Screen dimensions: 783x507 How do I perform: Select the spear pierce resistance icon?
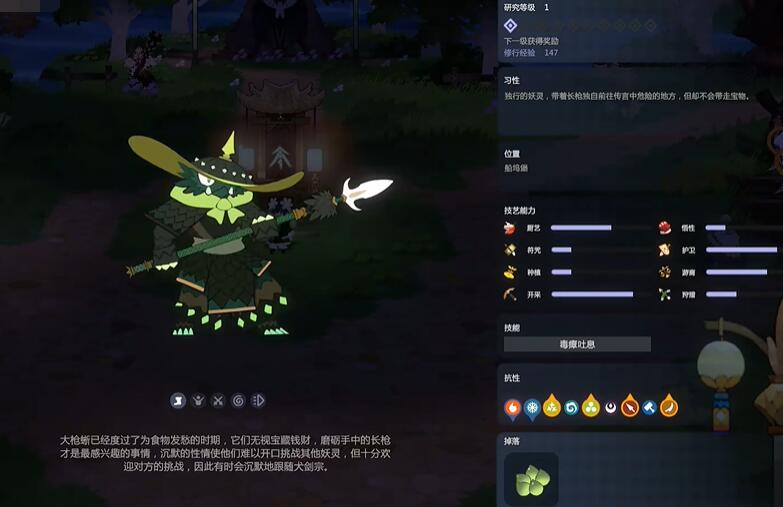pyautogui.click(x=630, y=407)
